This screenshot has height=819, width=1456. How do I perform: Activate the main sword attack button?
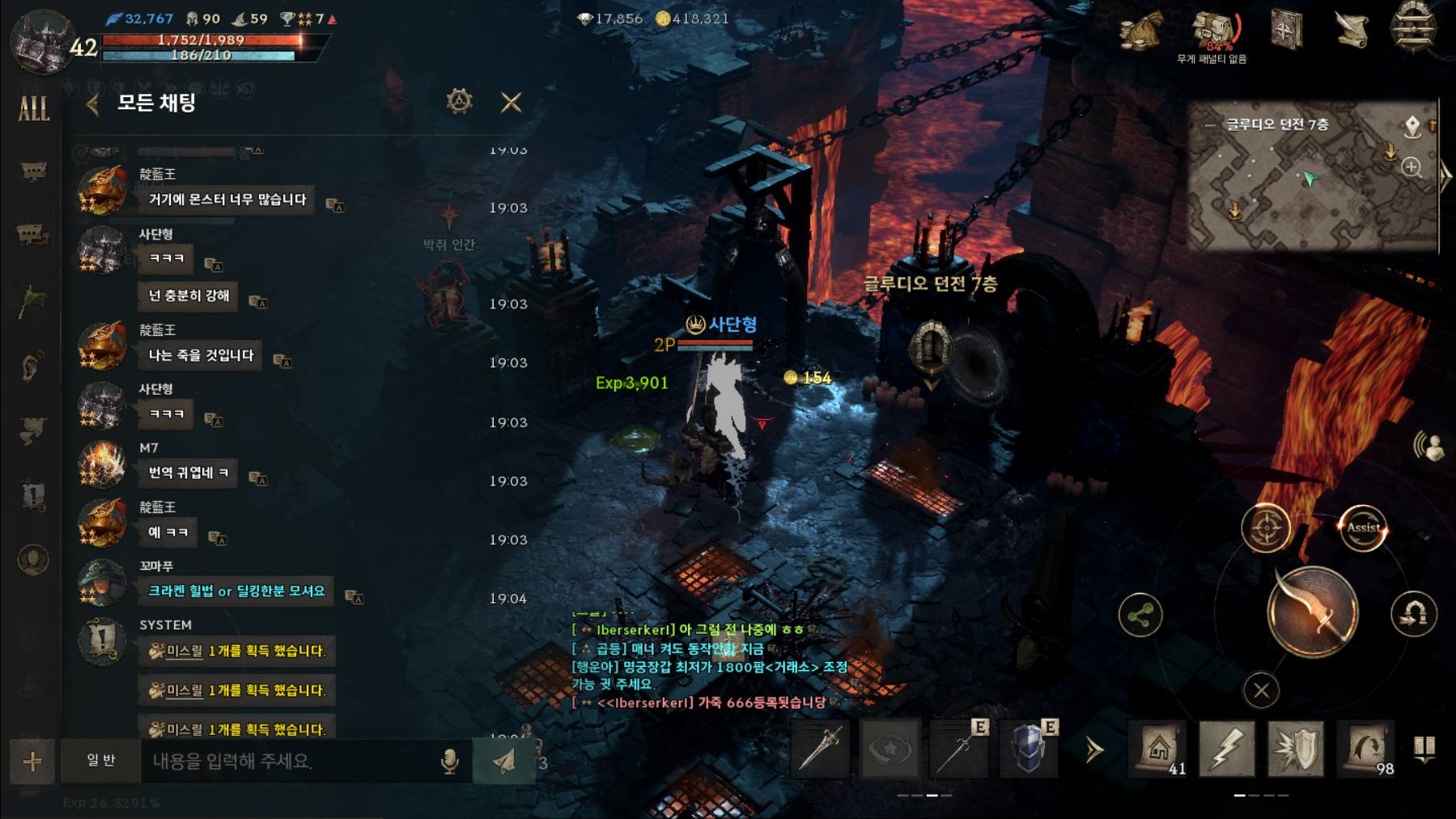1312,612
